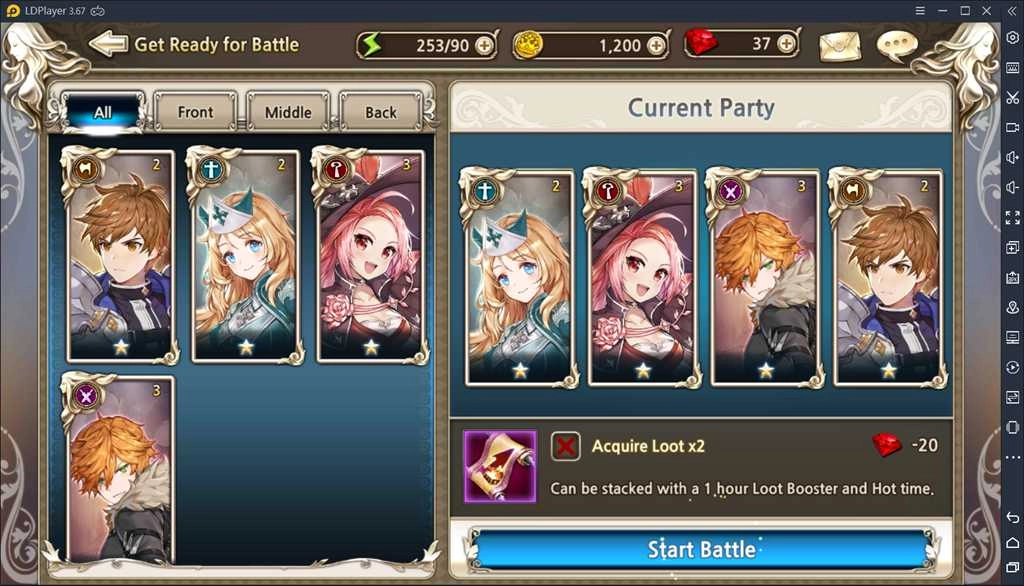The image size is (1024, 586).
Task: Choose the blonde priestess card in the roster
Action: pyautogui.click(x=246, y=255)
